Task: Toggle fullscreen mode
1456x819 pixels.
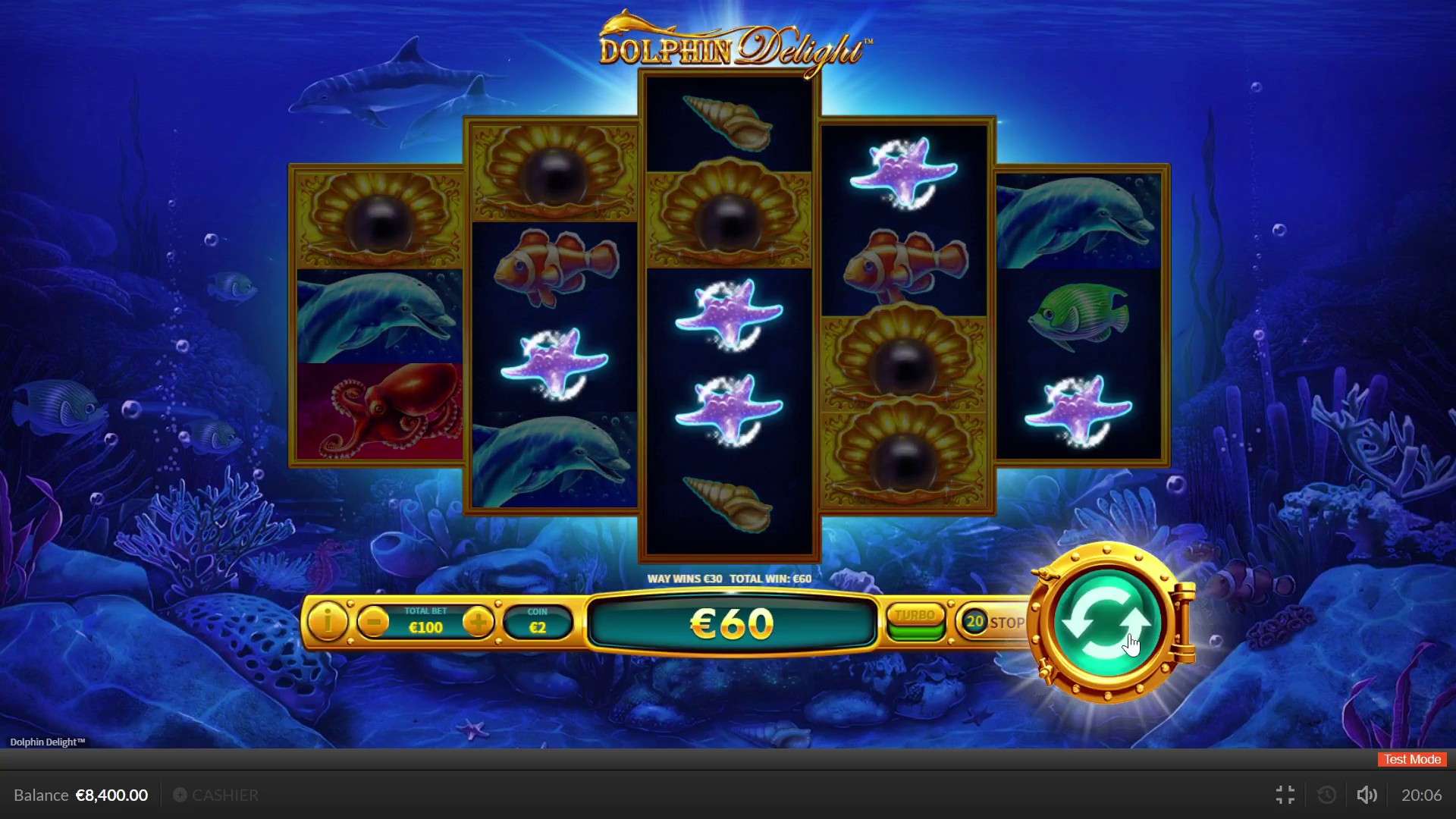Action: coord(1285,795)
